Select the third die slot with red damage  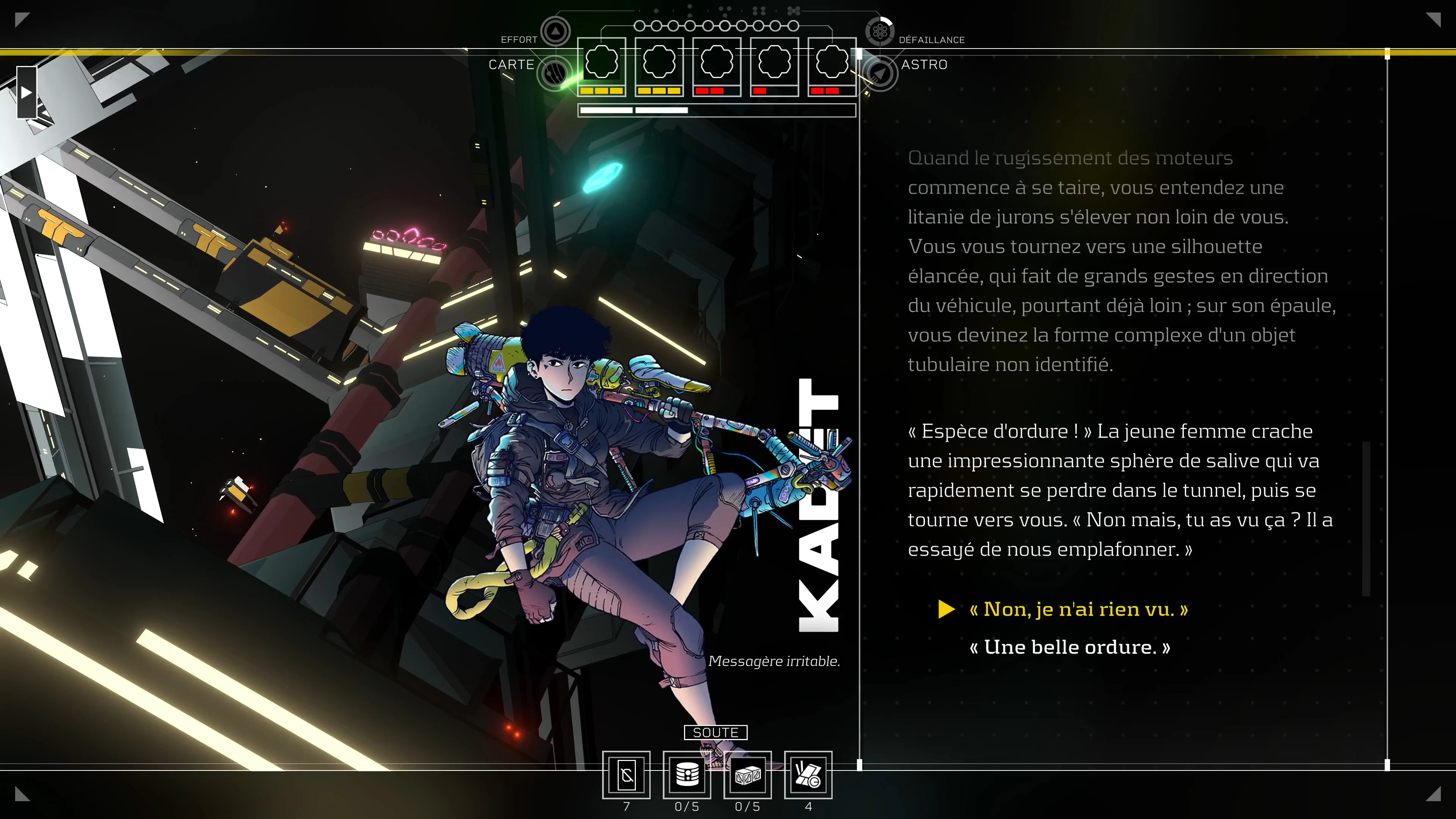(x=717, y=62)
